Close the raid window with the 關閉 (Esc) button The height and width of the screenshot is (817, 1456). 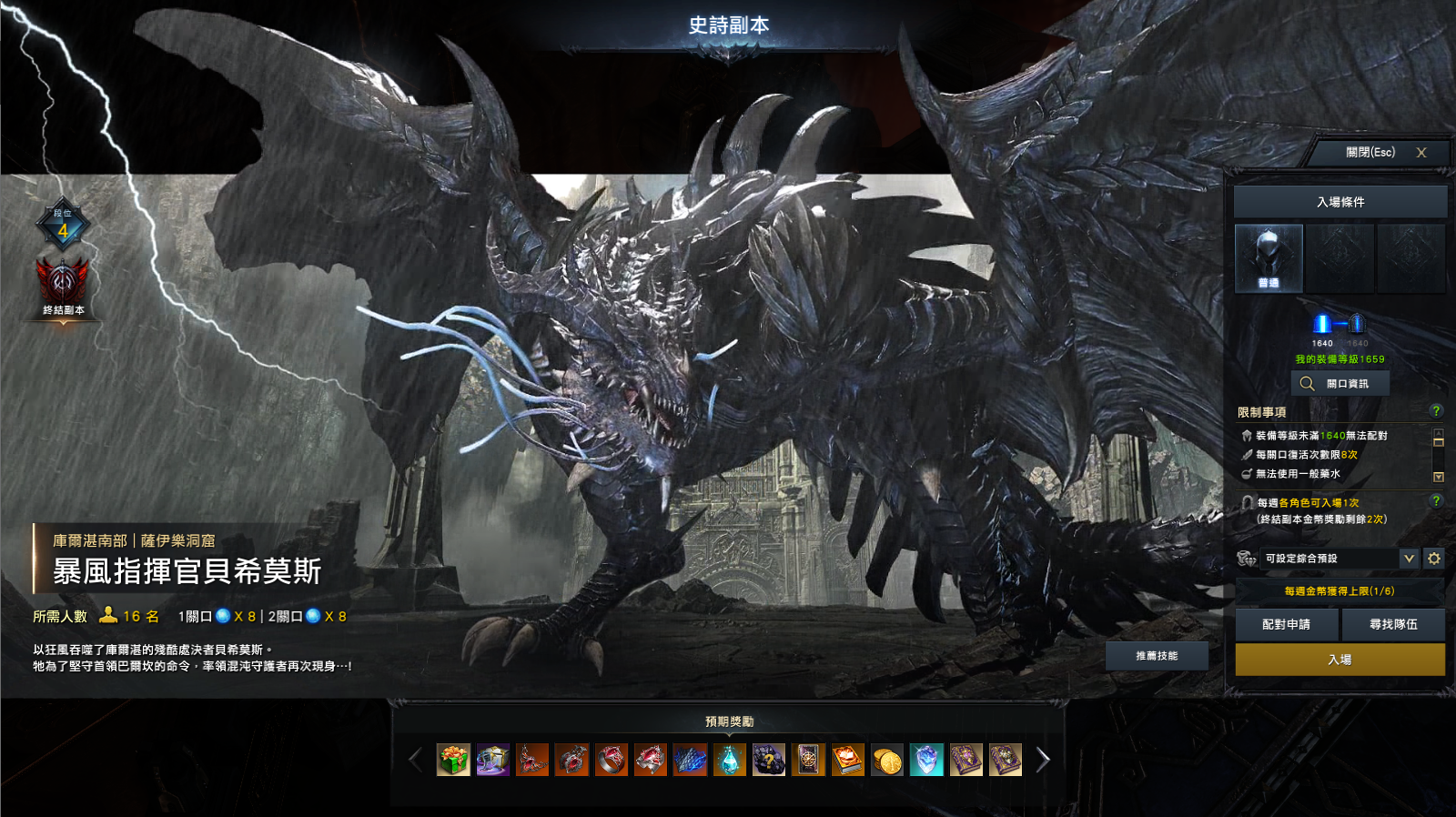coord(1381,153)
